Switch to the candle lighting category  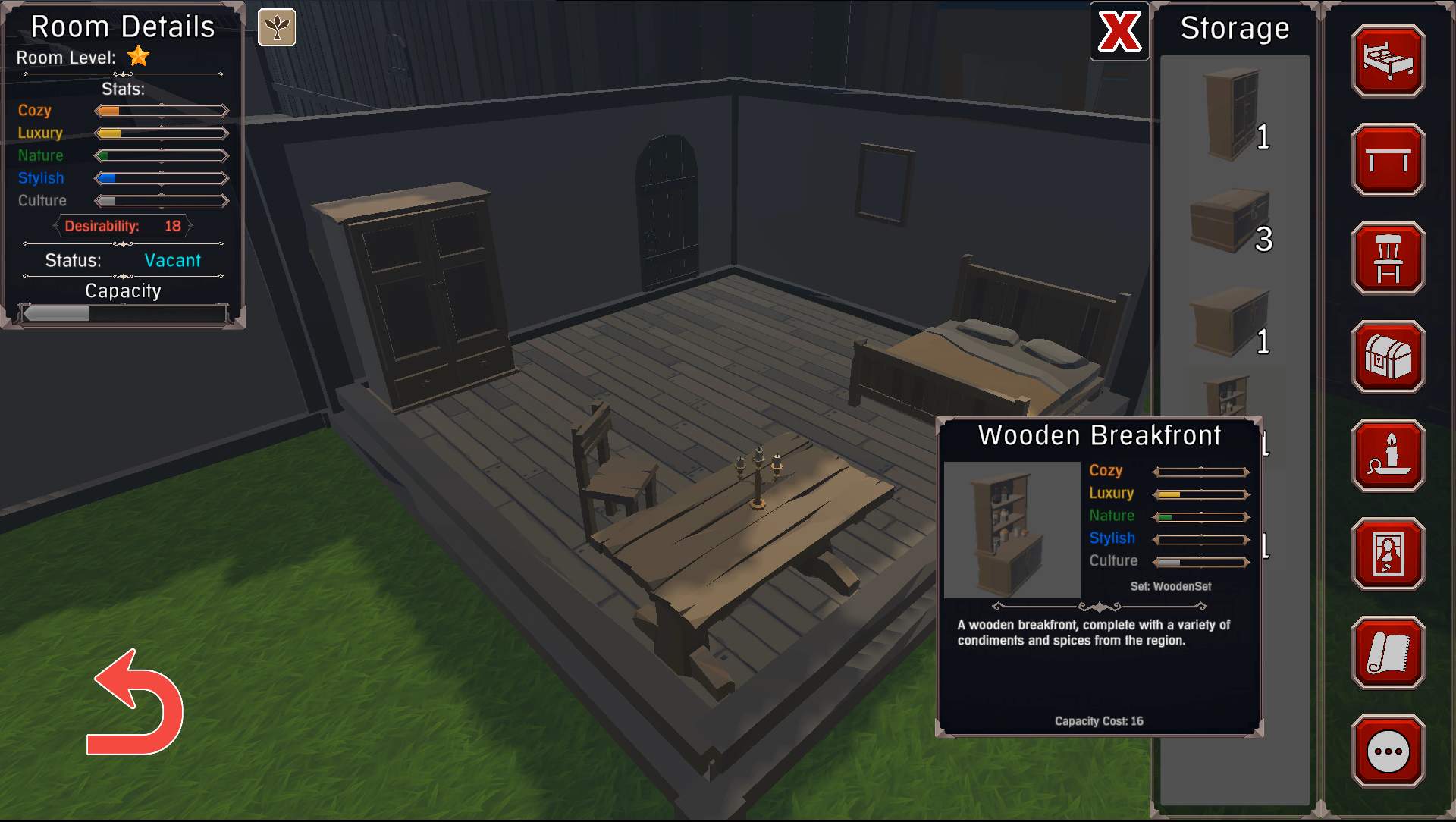(x=1388, y=456)
